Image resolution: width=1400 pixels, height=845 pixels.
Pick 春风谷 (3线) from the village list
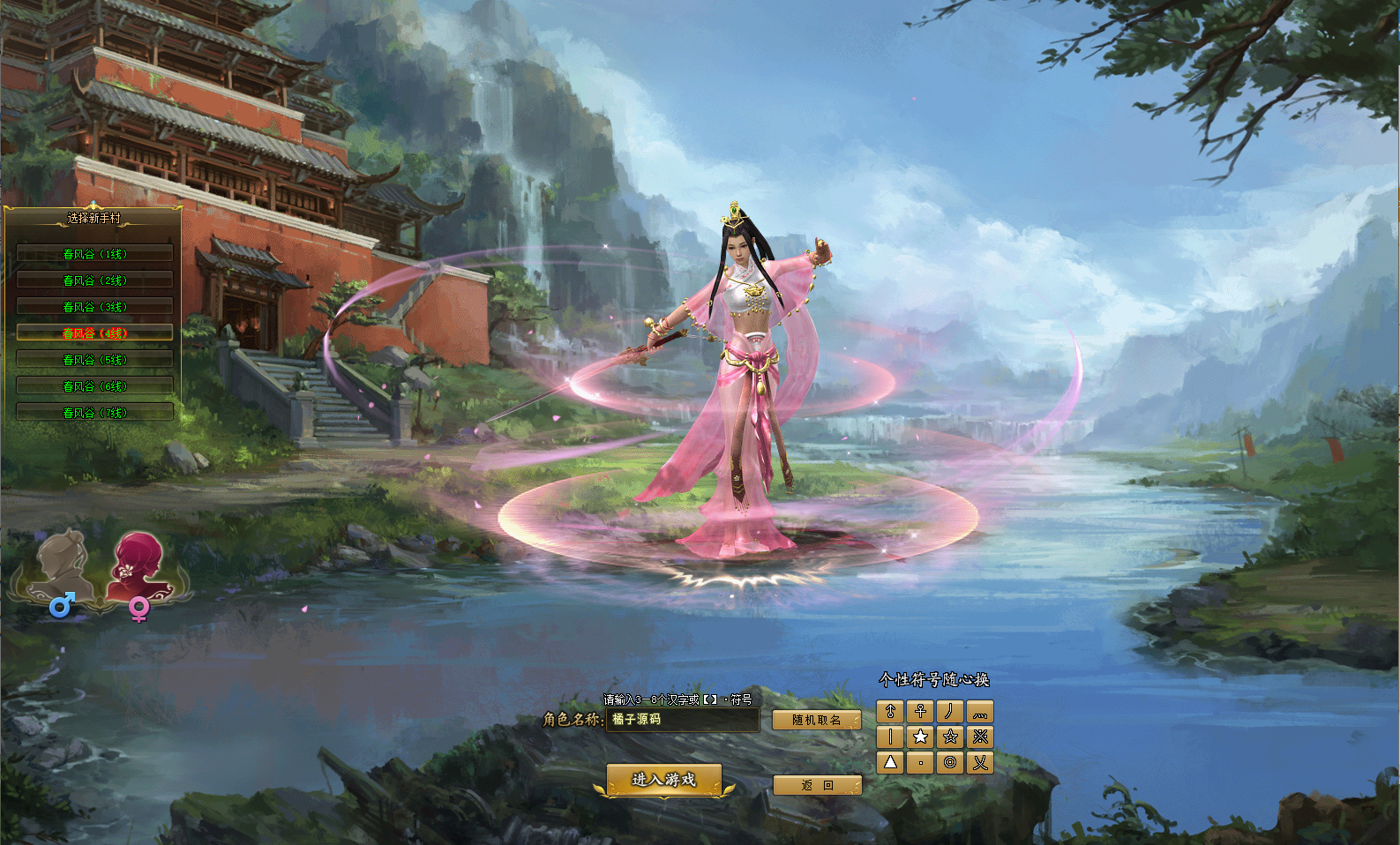[94, 307]
